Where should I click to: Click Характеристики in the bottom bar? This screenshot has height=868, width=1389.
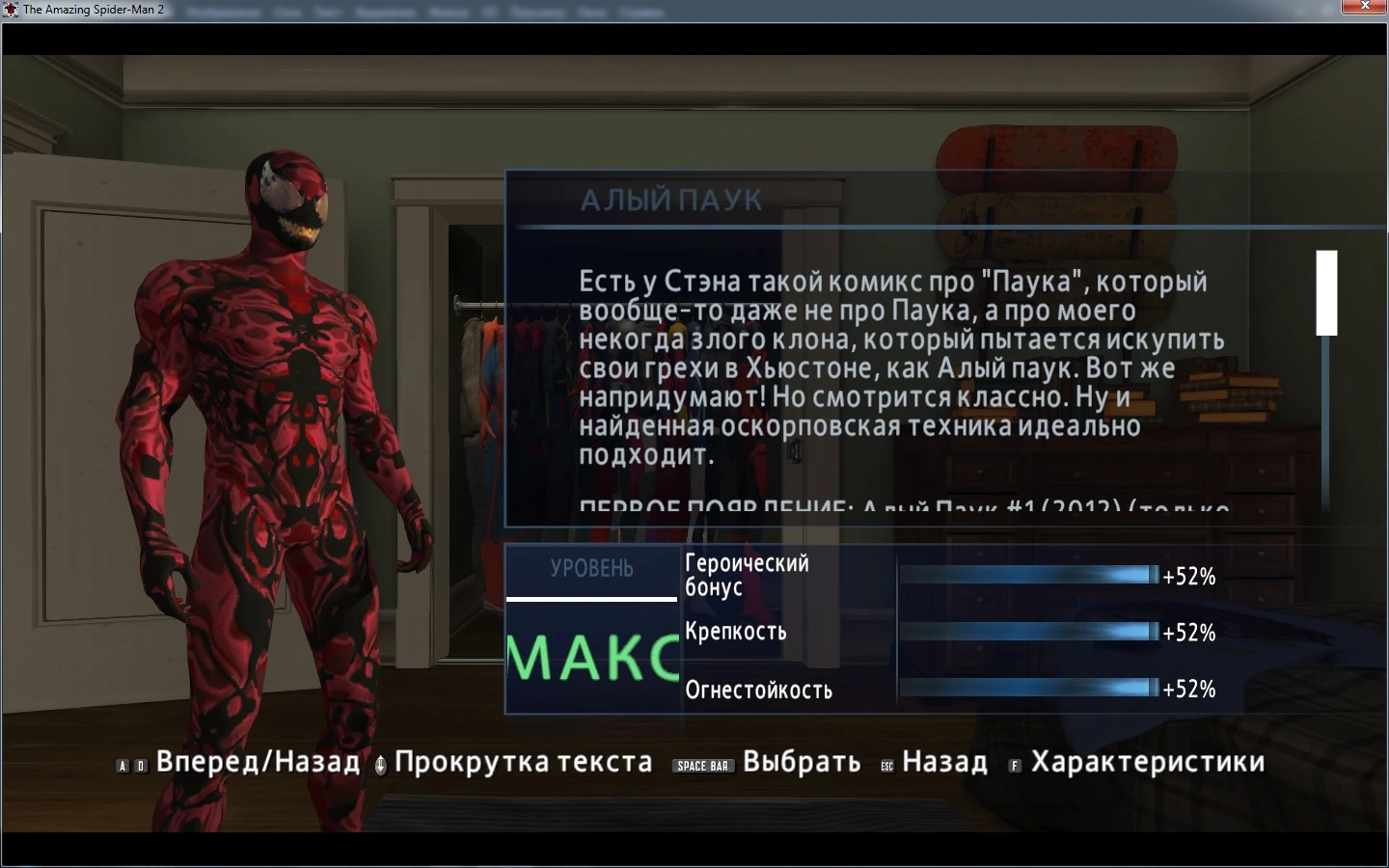click(1148, 762)
